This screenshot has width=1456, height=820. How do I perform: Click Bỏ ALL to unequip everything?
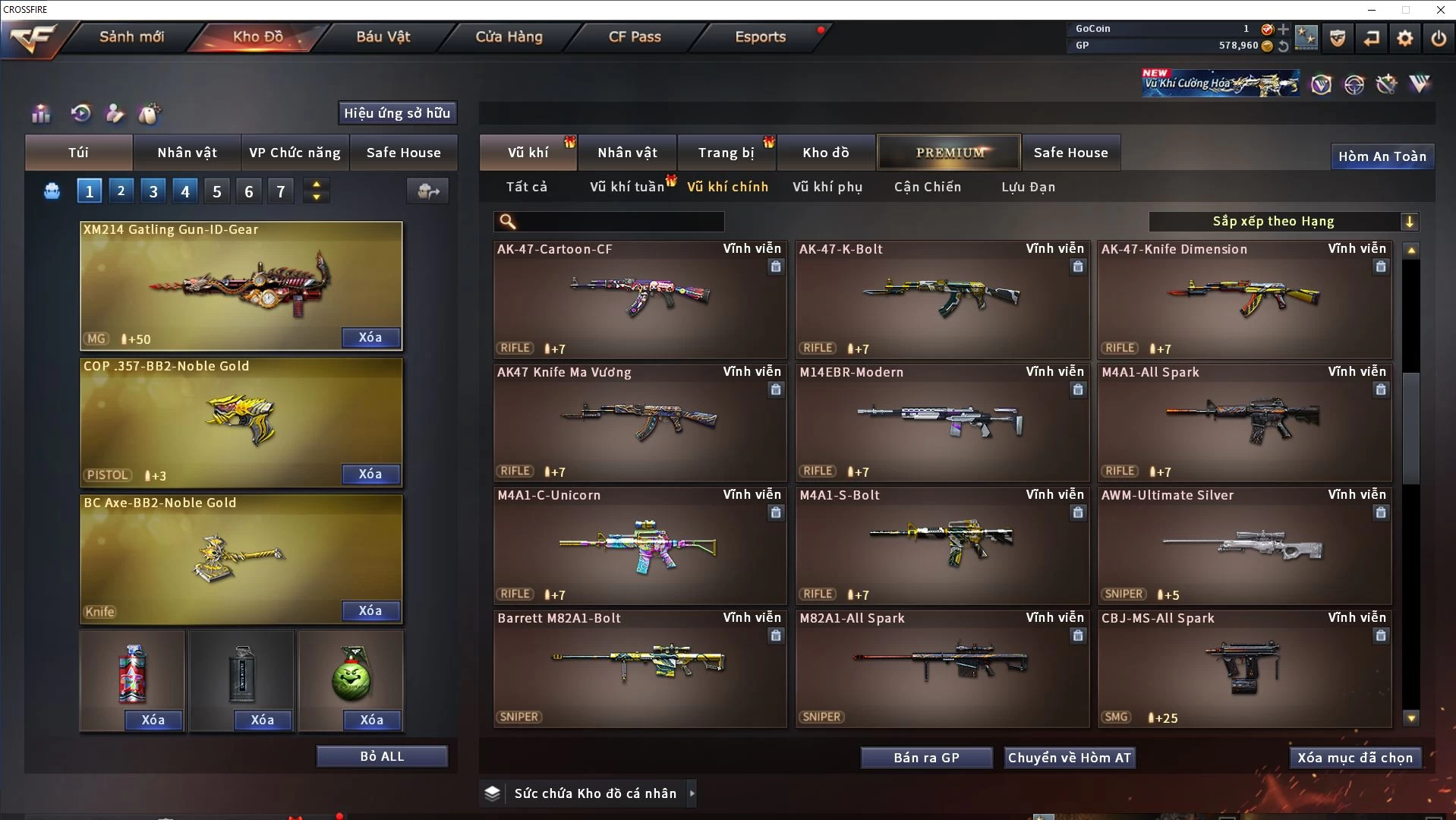tap(382, 756)
